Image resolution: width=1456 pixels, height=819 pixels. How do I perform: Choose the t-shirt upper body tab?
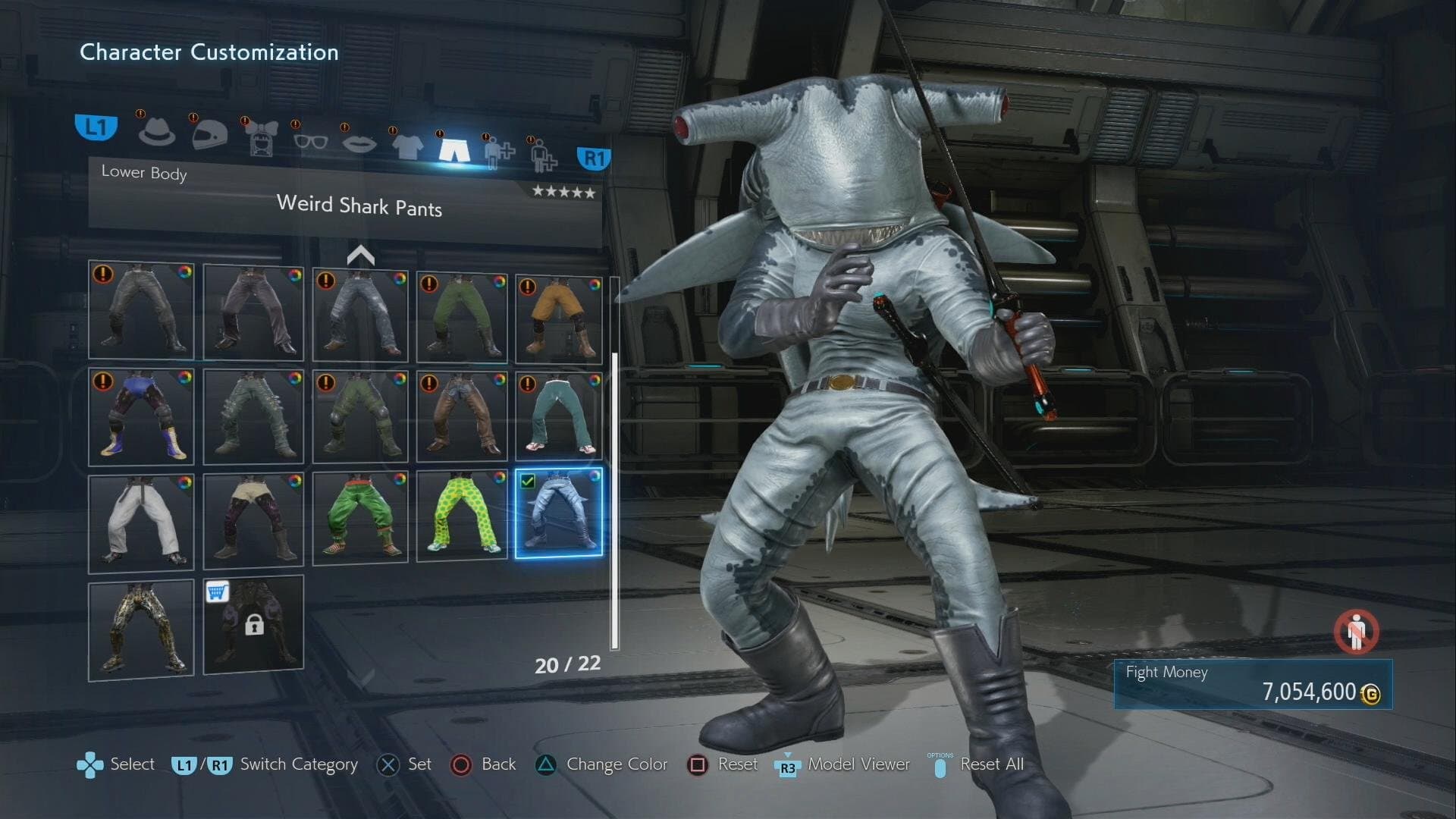(x=407, y=145)
